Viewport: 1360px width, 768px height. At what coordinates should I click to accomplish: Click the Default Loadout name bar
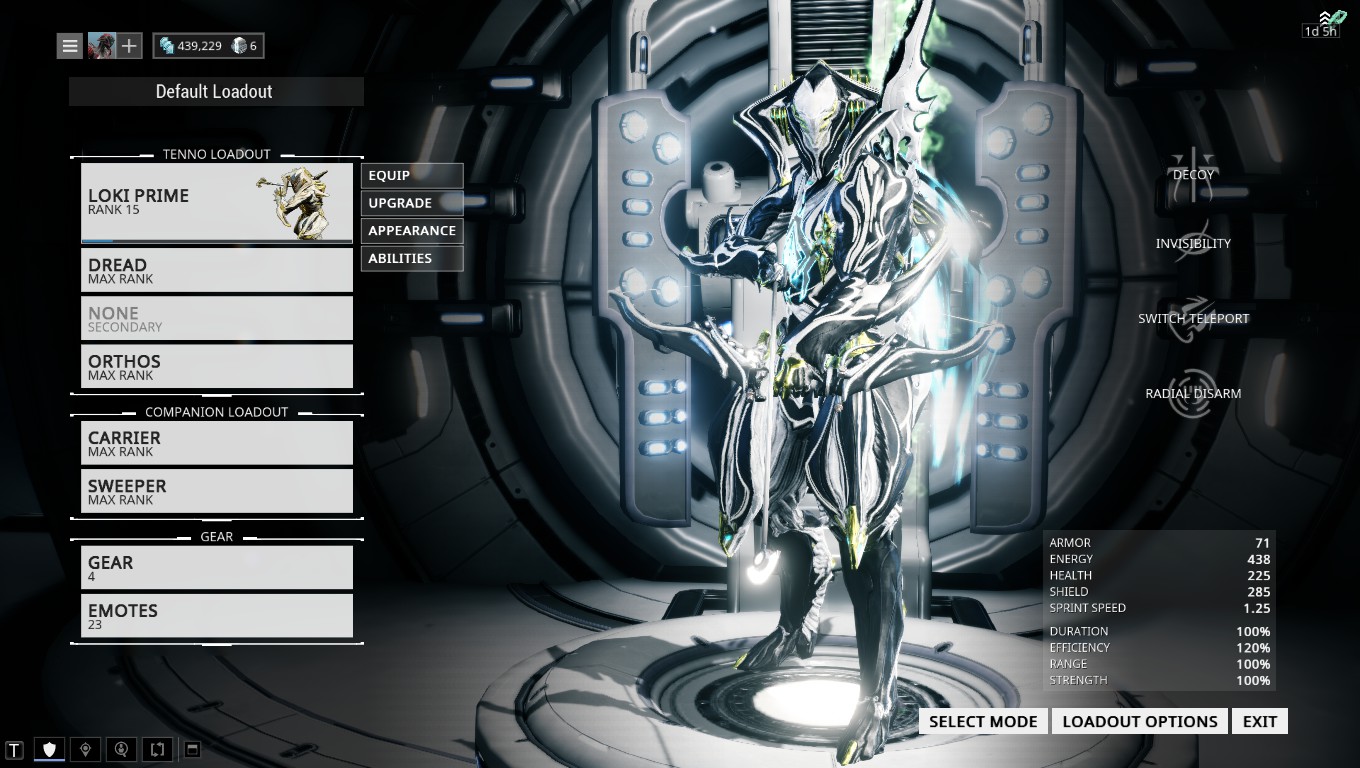point(216,91)
